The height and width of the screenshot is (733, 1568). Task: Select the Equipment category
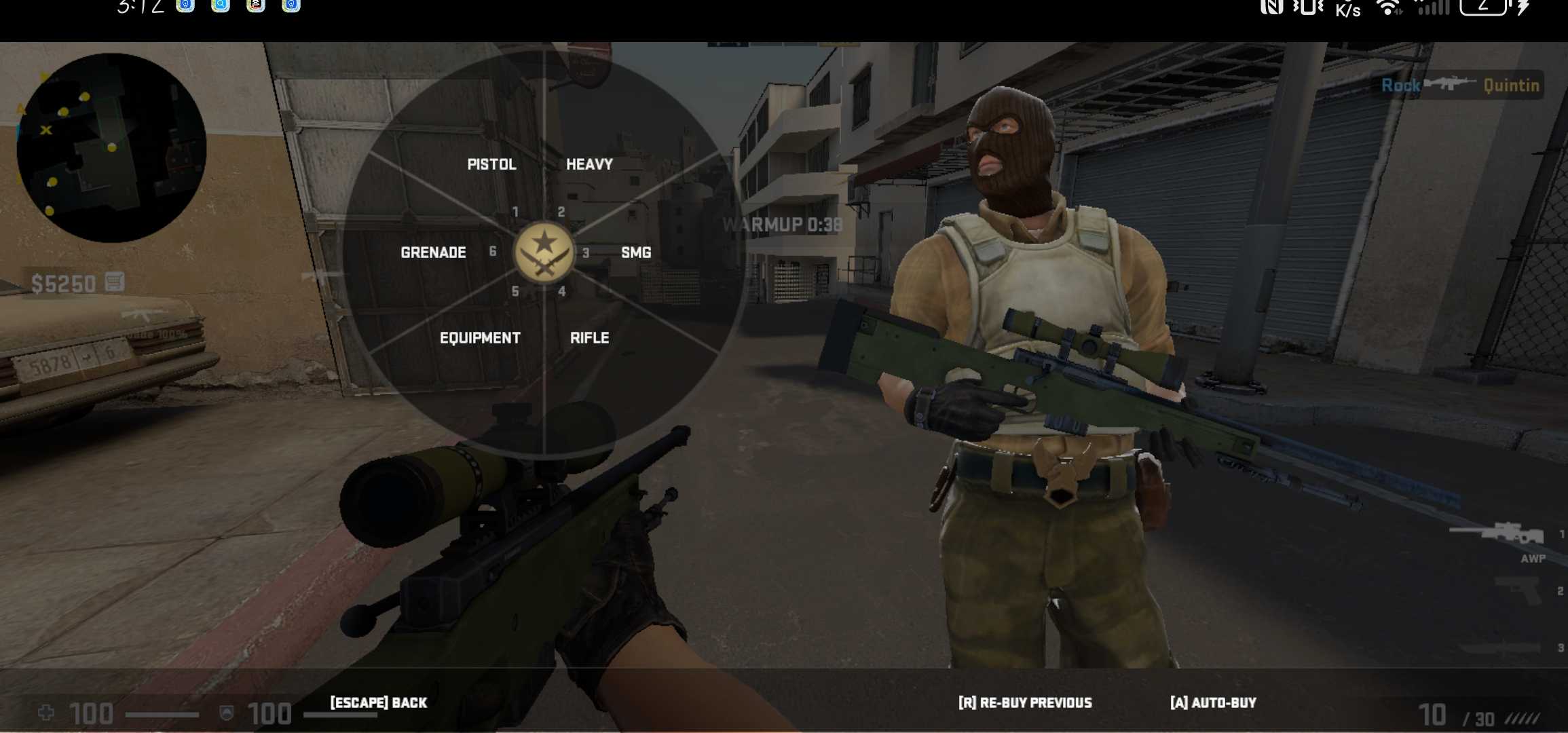[x=480, y=338]
